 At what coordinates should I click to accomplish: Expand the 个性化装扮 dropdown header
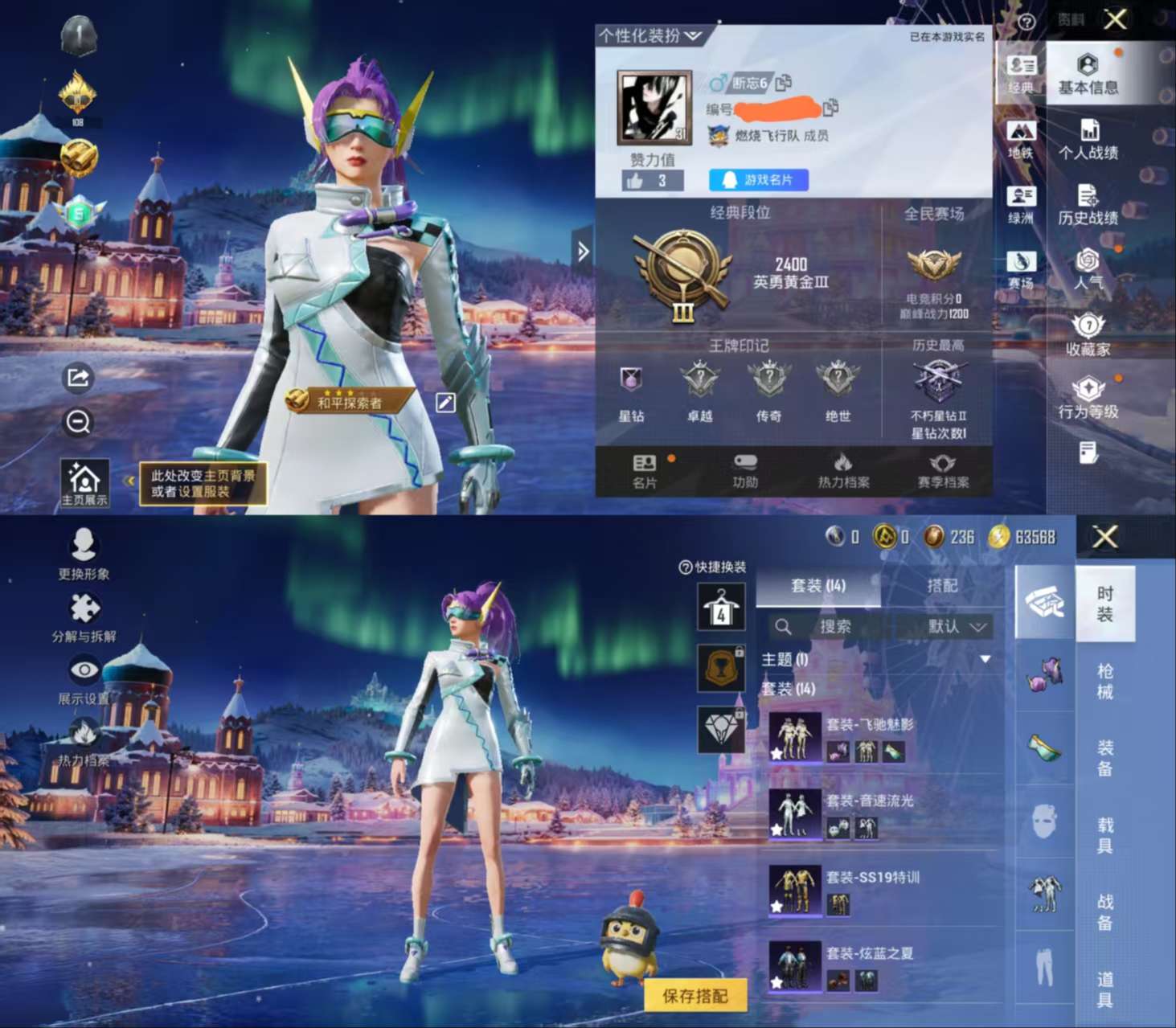tap(649, 36)
